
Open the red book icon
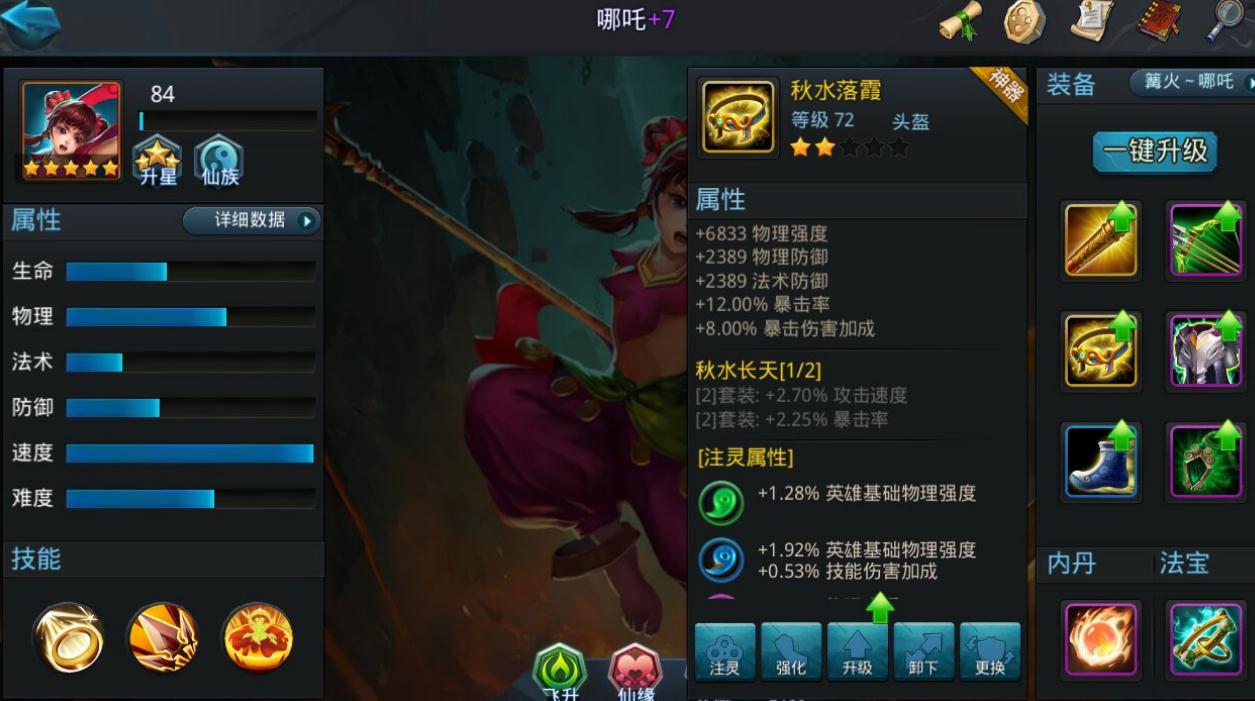(x=1160, y=21)
